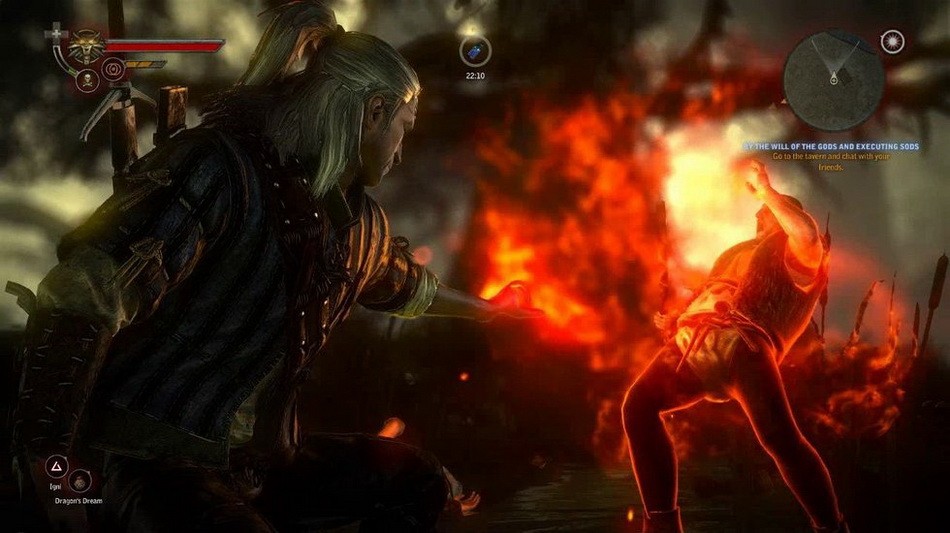This screenshot has height=533, width=950.
Task: Click the sun icon beside the minimap
Action: click(x=892, y=41)
